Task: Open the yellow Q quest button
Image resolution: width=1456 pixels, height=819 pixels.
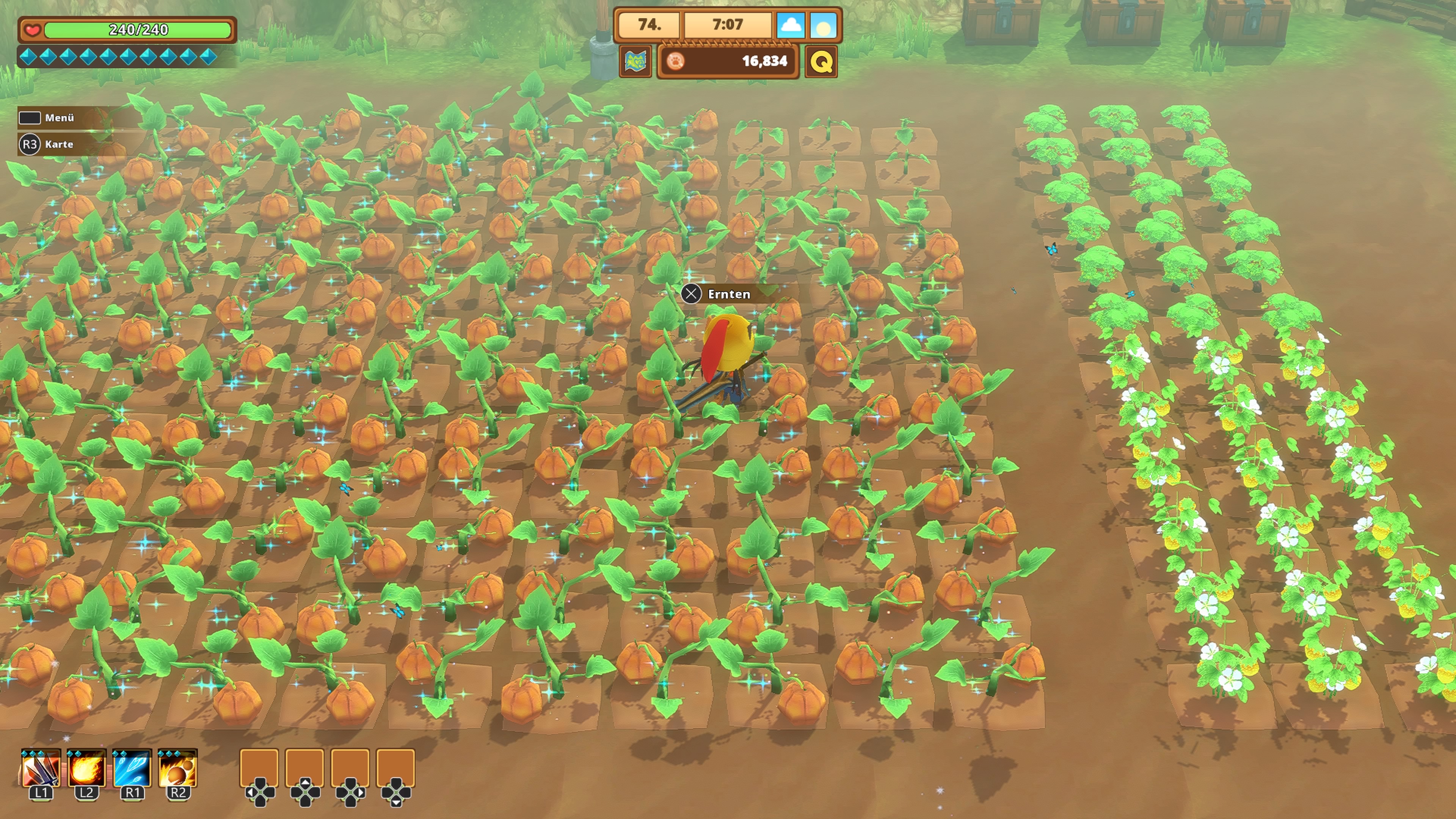Action: pyautogui.click(x=821, y=61)
